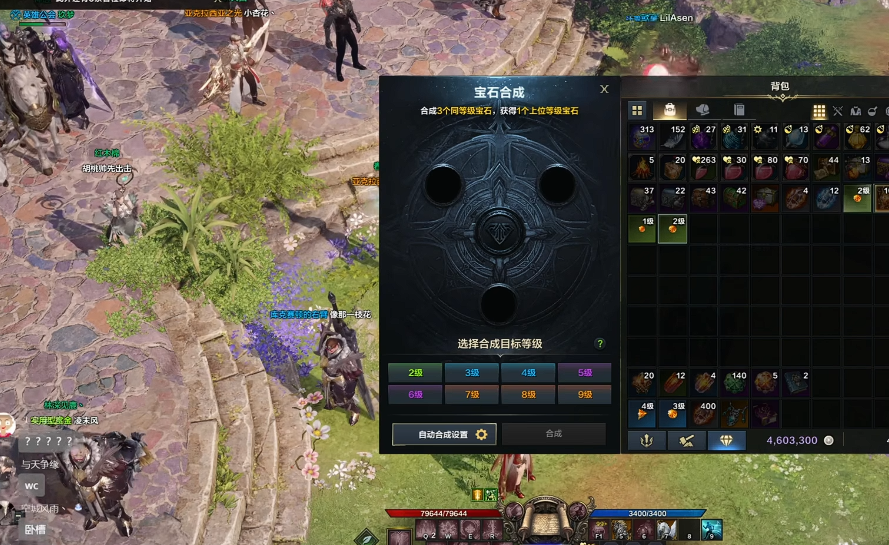Select the orange 7级 level button

(x=471, y=394)
